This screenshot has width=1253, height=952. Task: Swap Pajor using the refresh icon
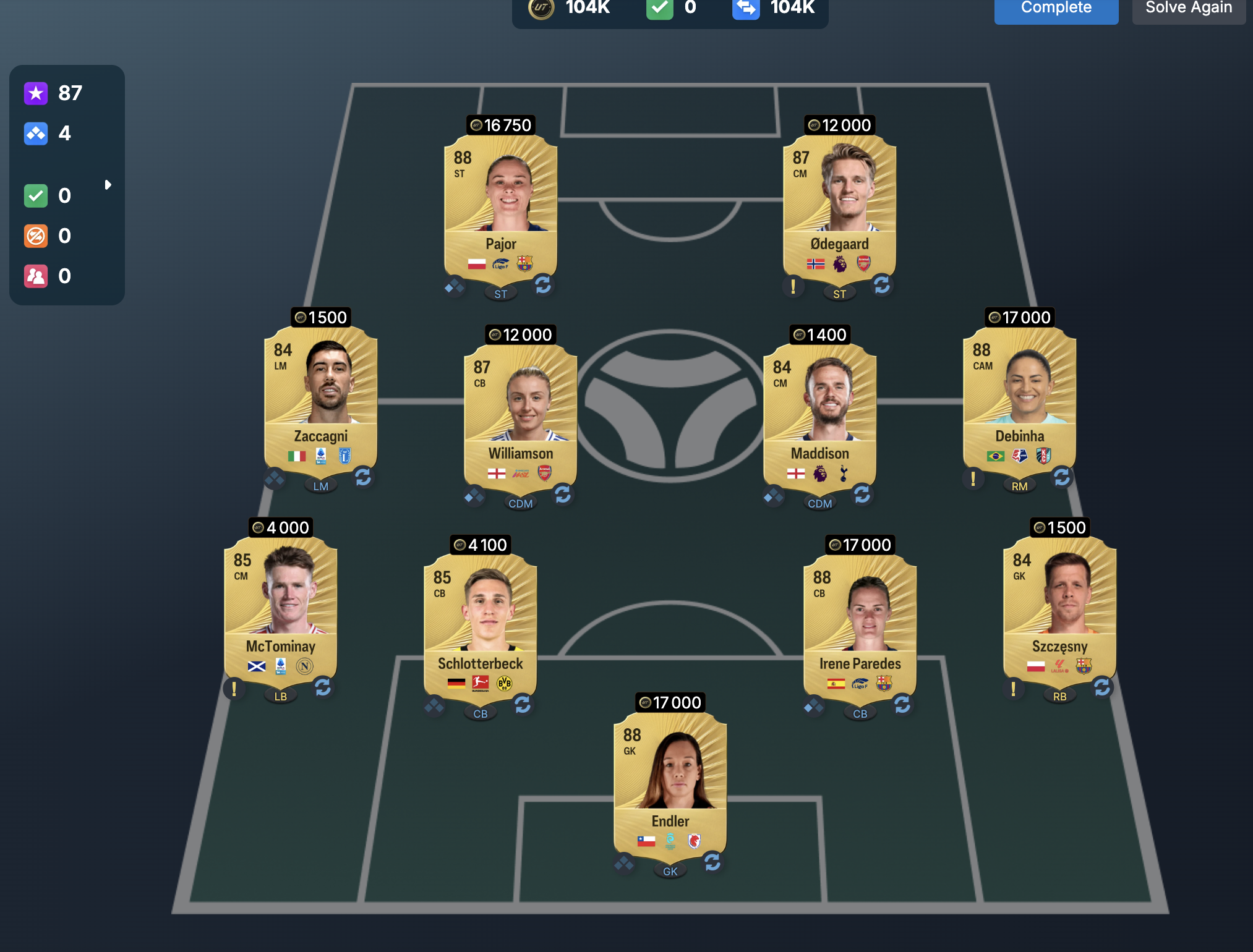pyautogui.click(x=543, y=285)
